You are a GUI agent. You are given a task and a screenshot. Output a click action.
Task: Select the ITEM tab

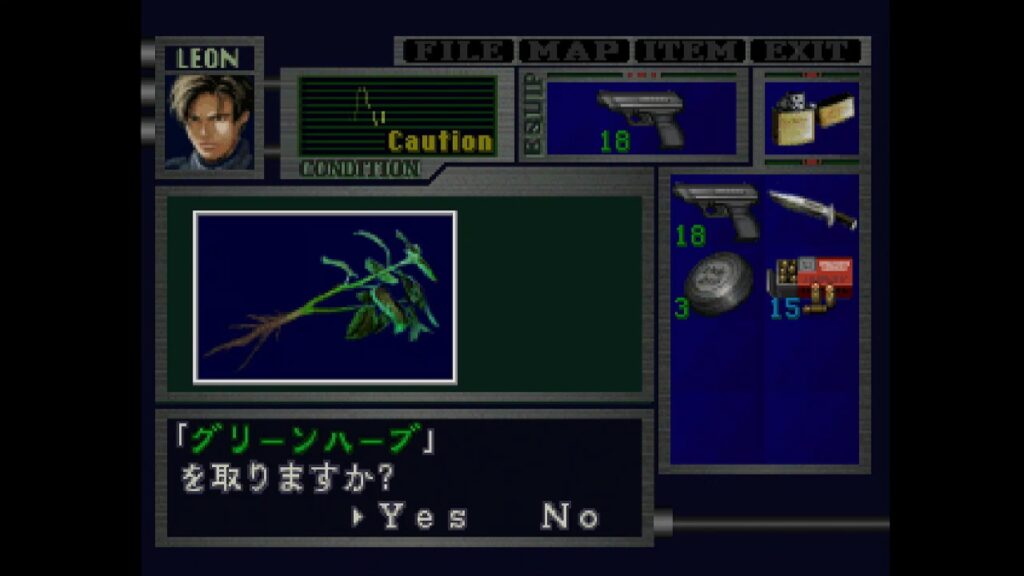click(x=691, y=51)
